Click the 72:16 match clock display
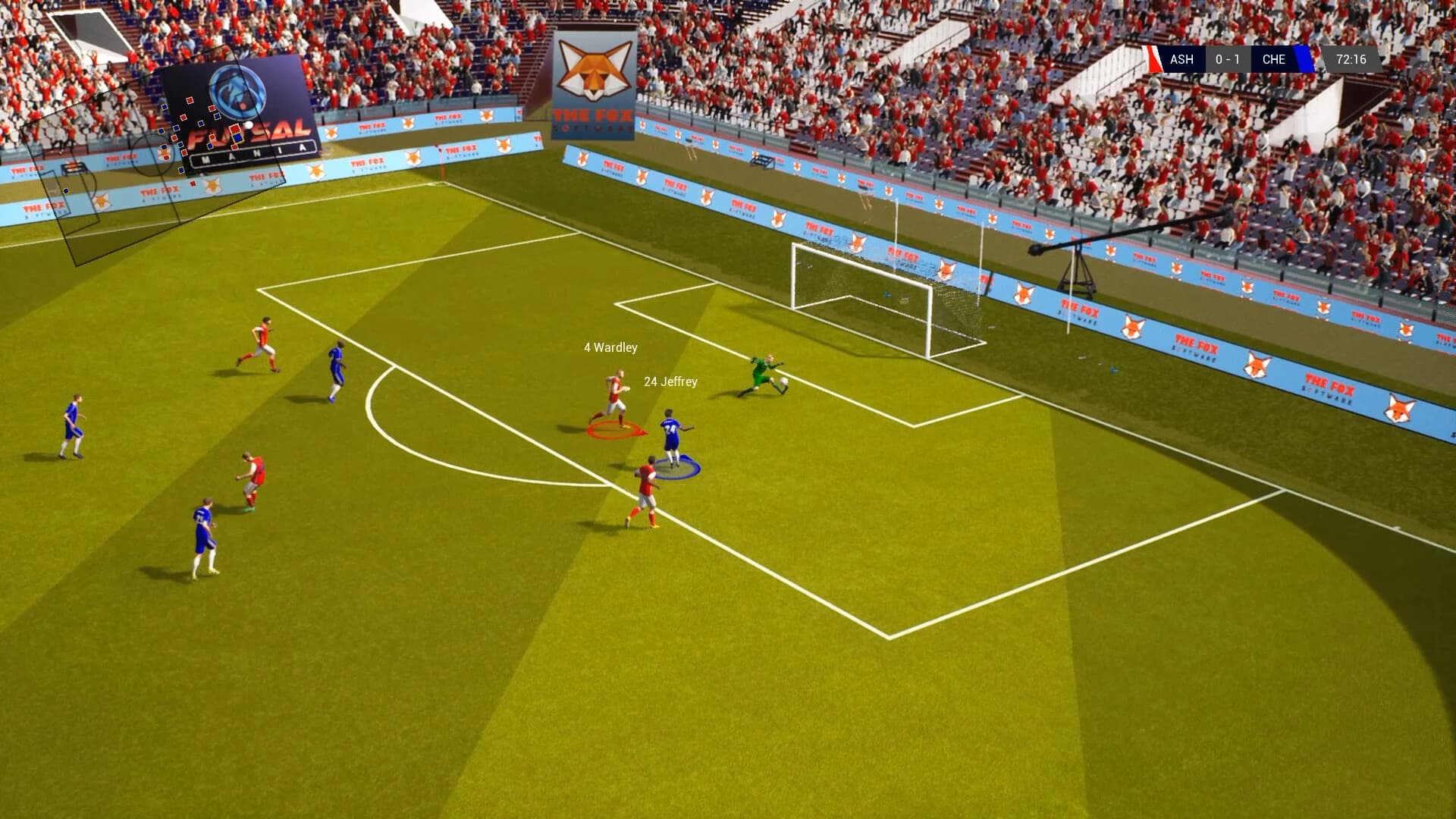Viewport: 1456px width, 819px height. pyautogui.click(x=1351, y=59)
